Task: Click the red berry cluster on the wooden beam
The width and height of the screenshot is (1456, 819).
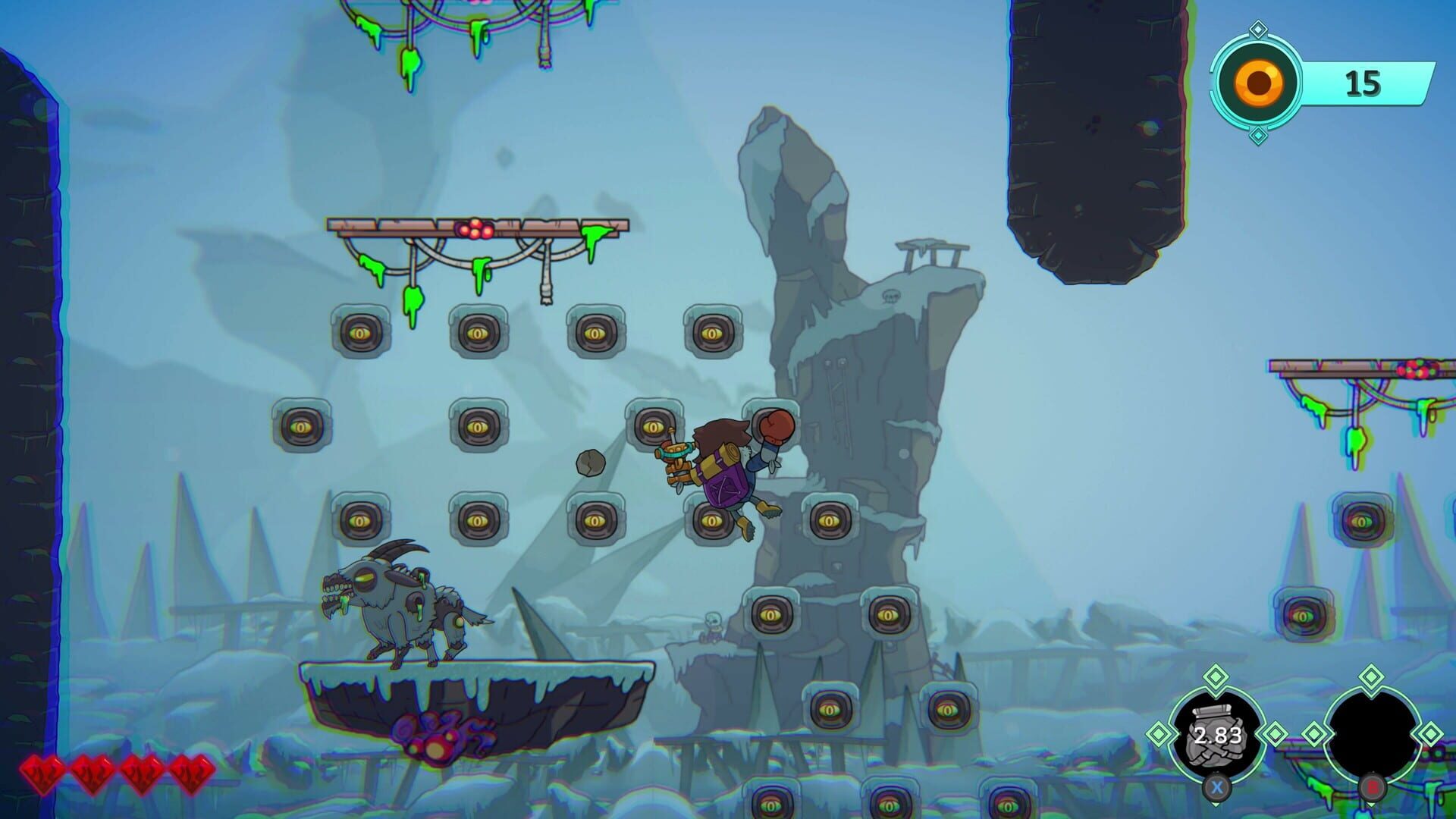Action: (472, 227)
